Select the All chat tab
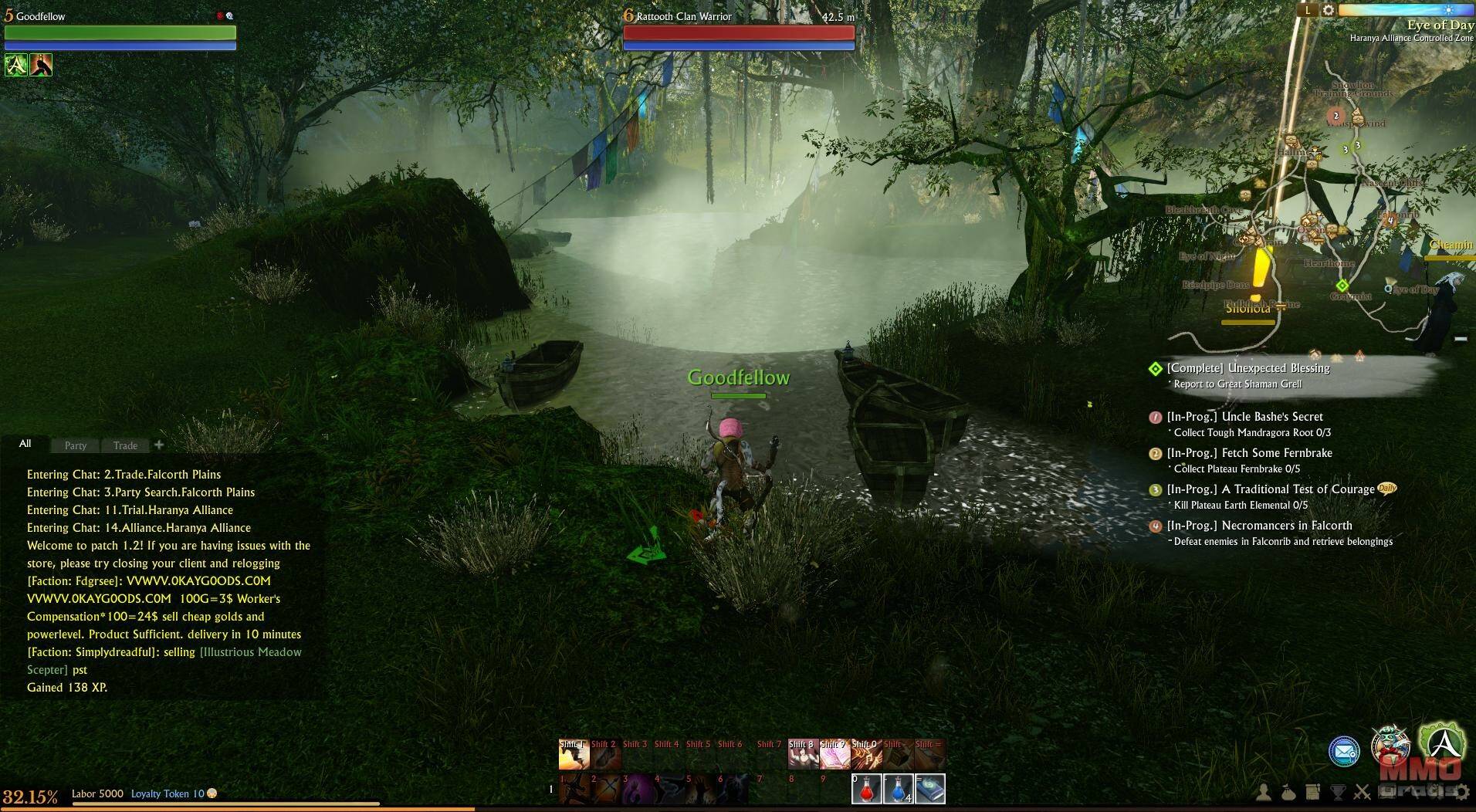Screen dimensions: 1476x812 coord(25,444)
